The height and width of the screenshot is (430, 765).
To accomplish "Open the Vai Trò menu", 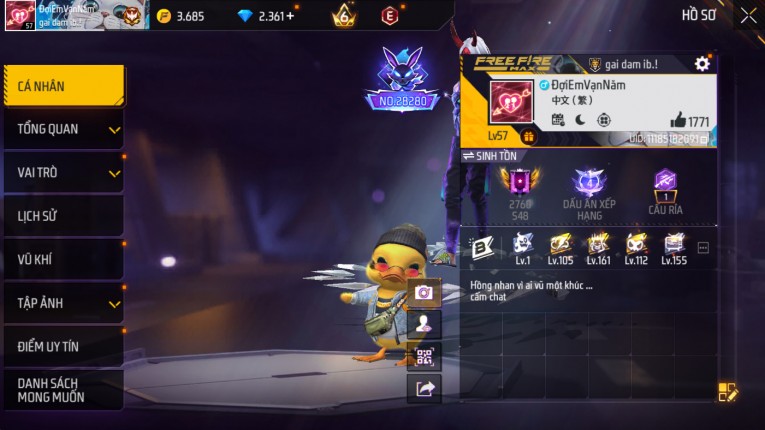I will coord(63,173).
